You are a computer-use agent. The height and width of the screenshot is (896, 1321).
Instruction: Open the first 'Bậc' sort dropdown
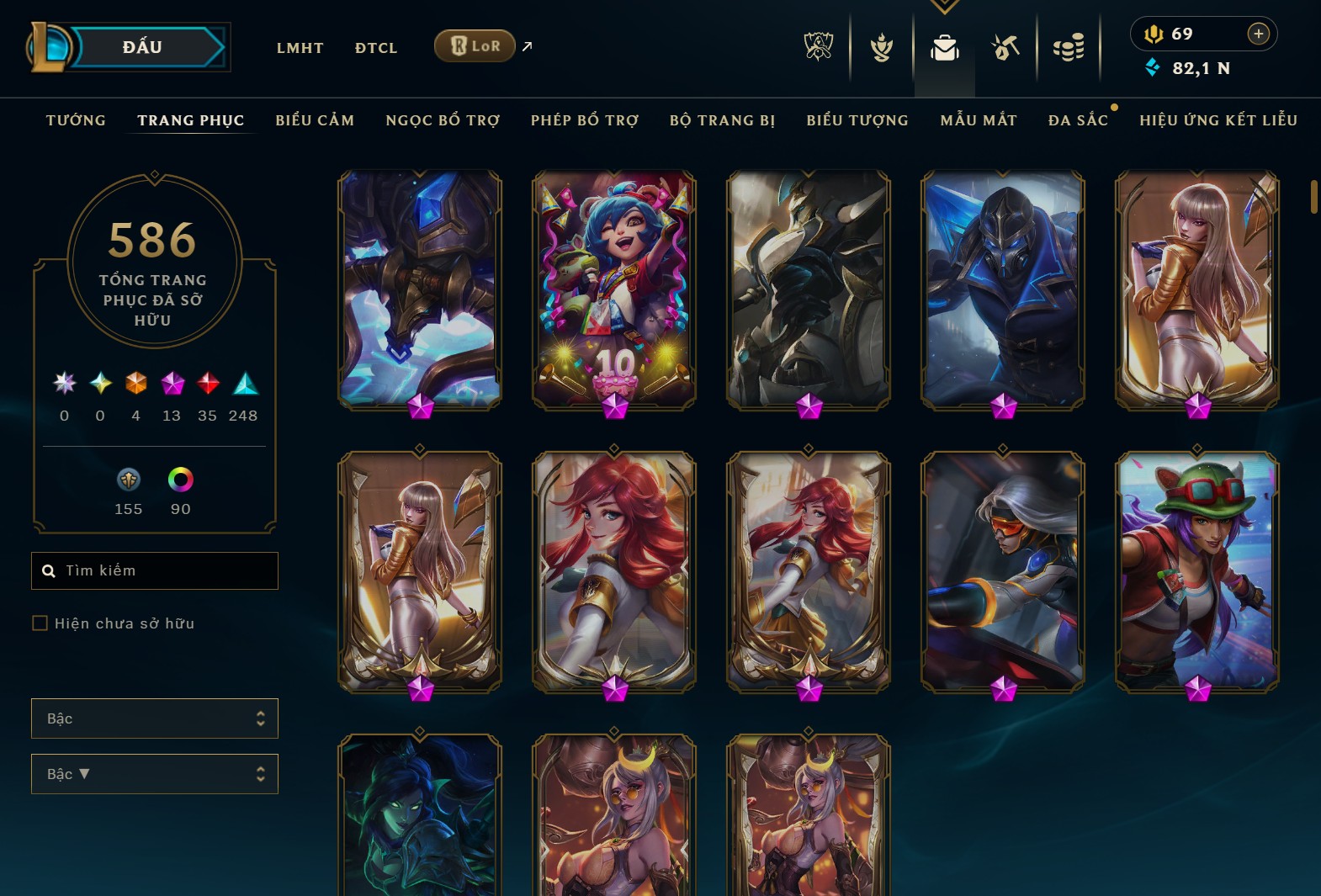(155, 718)
